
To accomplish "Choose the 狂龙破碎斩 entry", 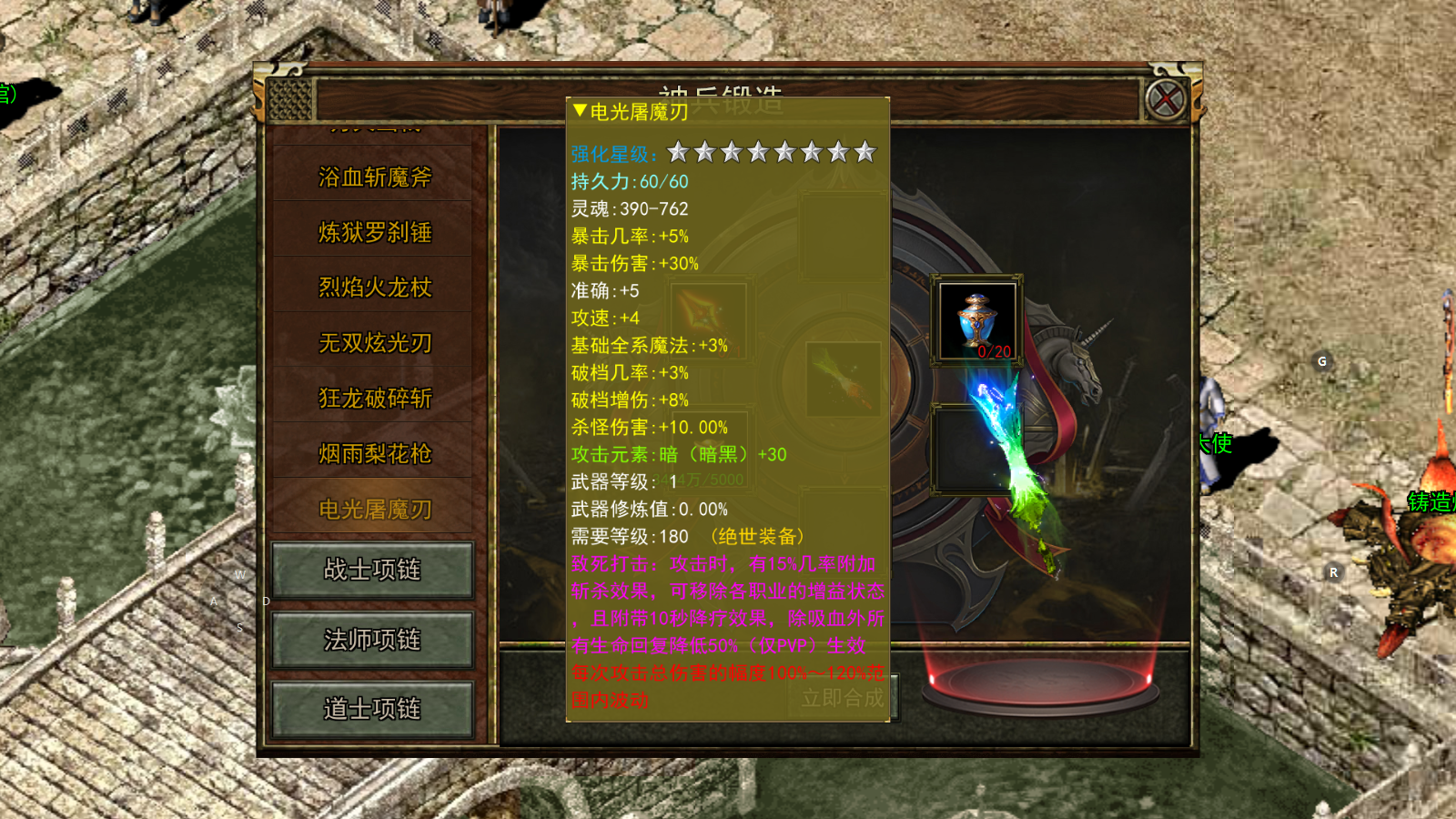I will (375, 399).
